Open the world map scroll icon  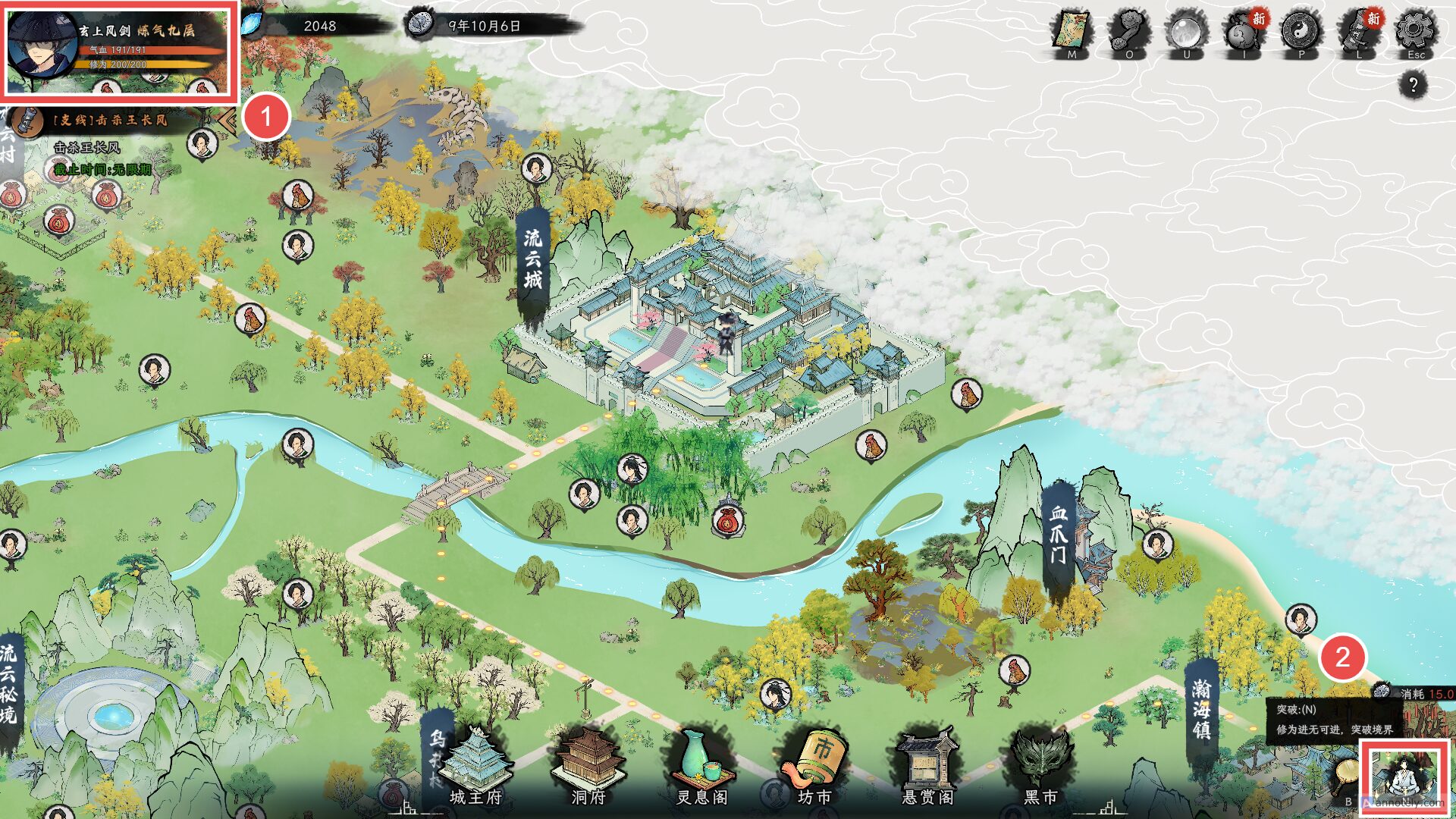1072,32
